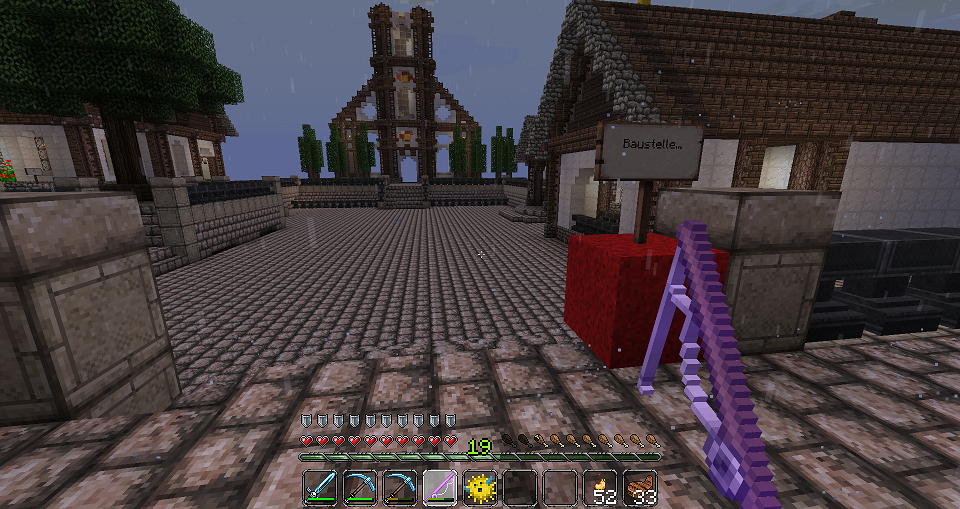Pick the food stack of 33
This screenshot has width=960, height=509.
tap(640, 487)
